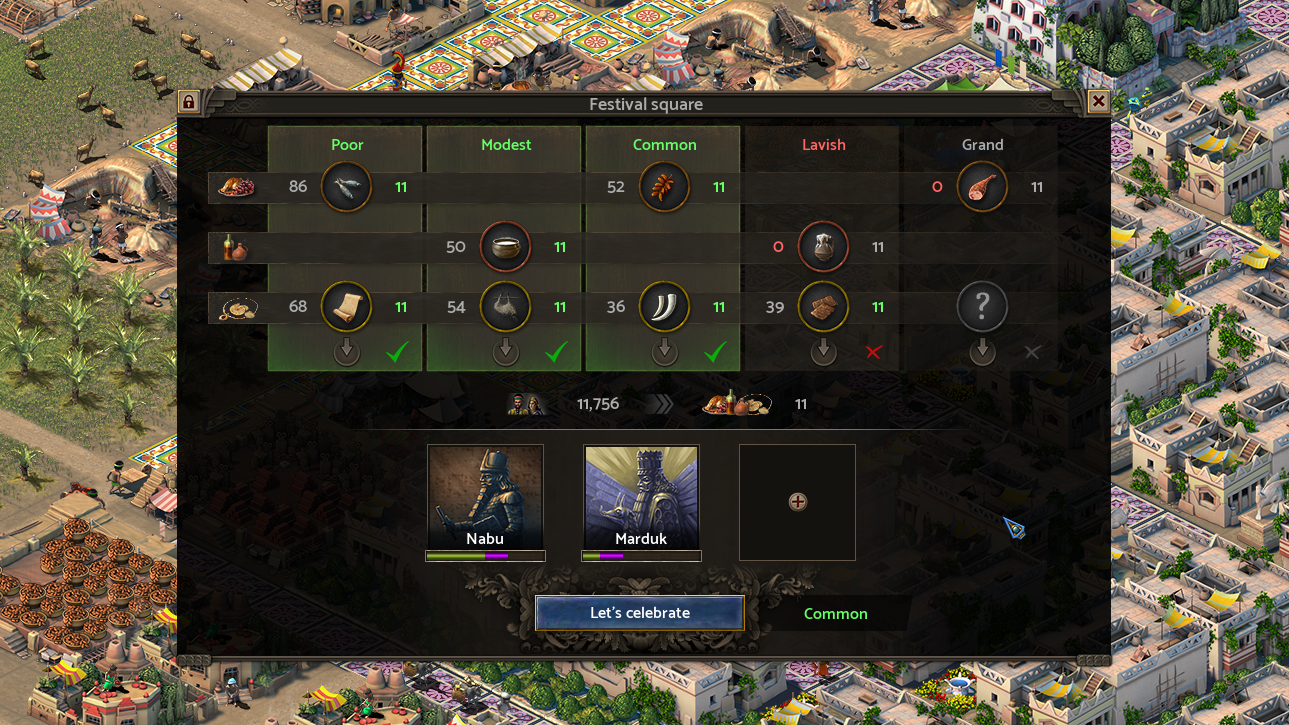Screen dimensions: 1289x725
Task: Choose the Common festival tier
Action: (x=664, y=145)
